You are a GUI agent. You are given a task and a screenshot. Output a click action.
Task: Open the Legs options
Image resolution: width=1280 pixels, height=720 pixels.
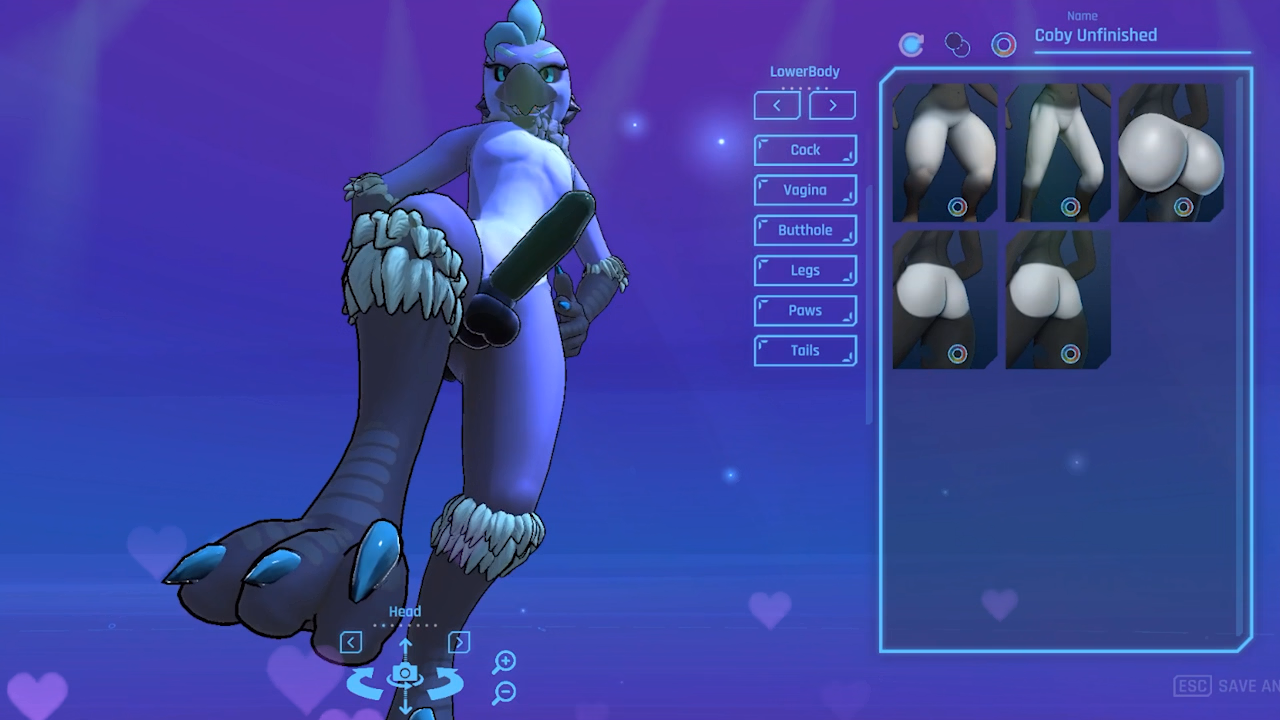(805, 270)
